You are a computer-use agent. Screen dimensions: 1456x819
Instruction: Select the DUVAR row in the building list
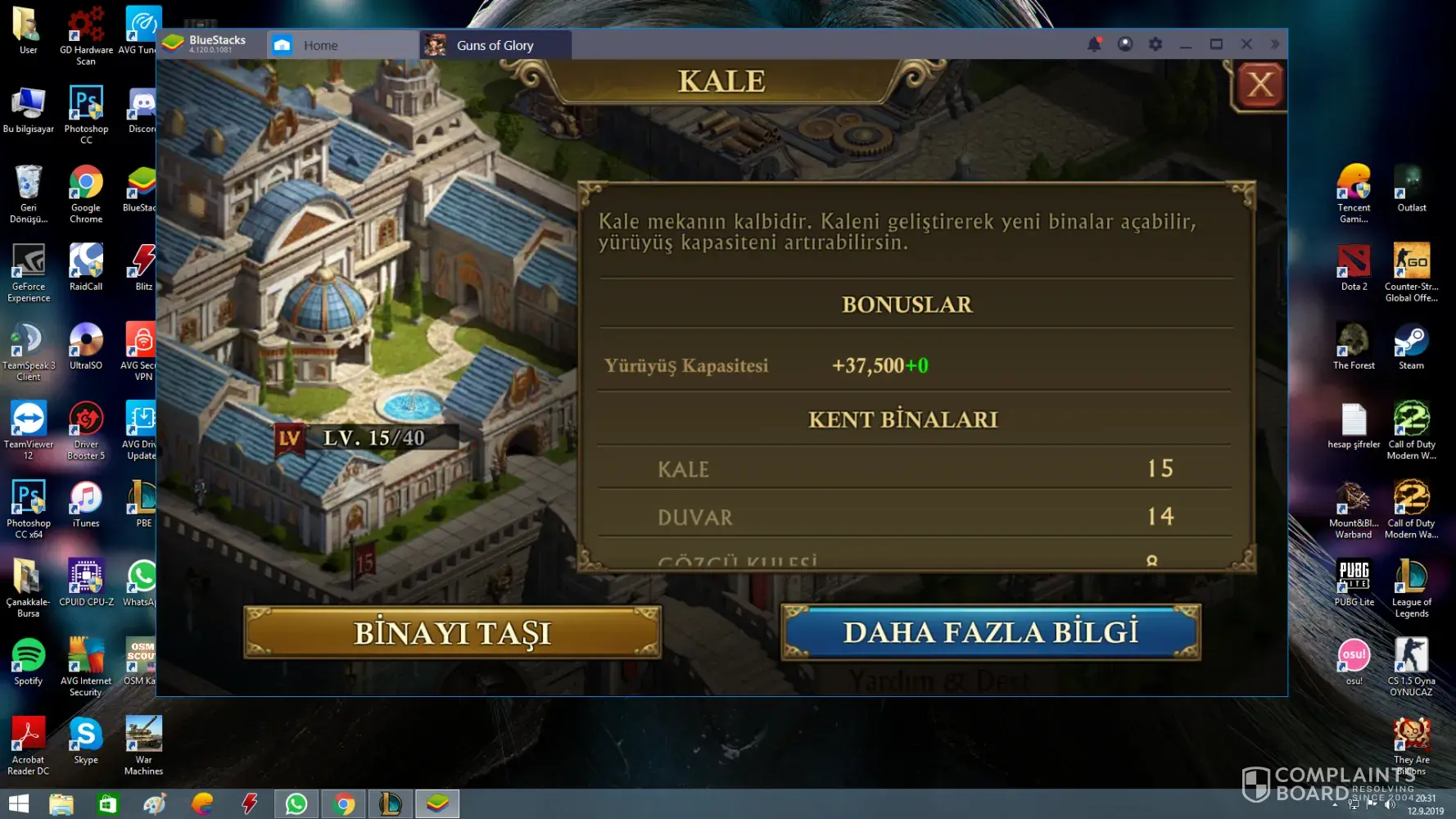[915, 517]
